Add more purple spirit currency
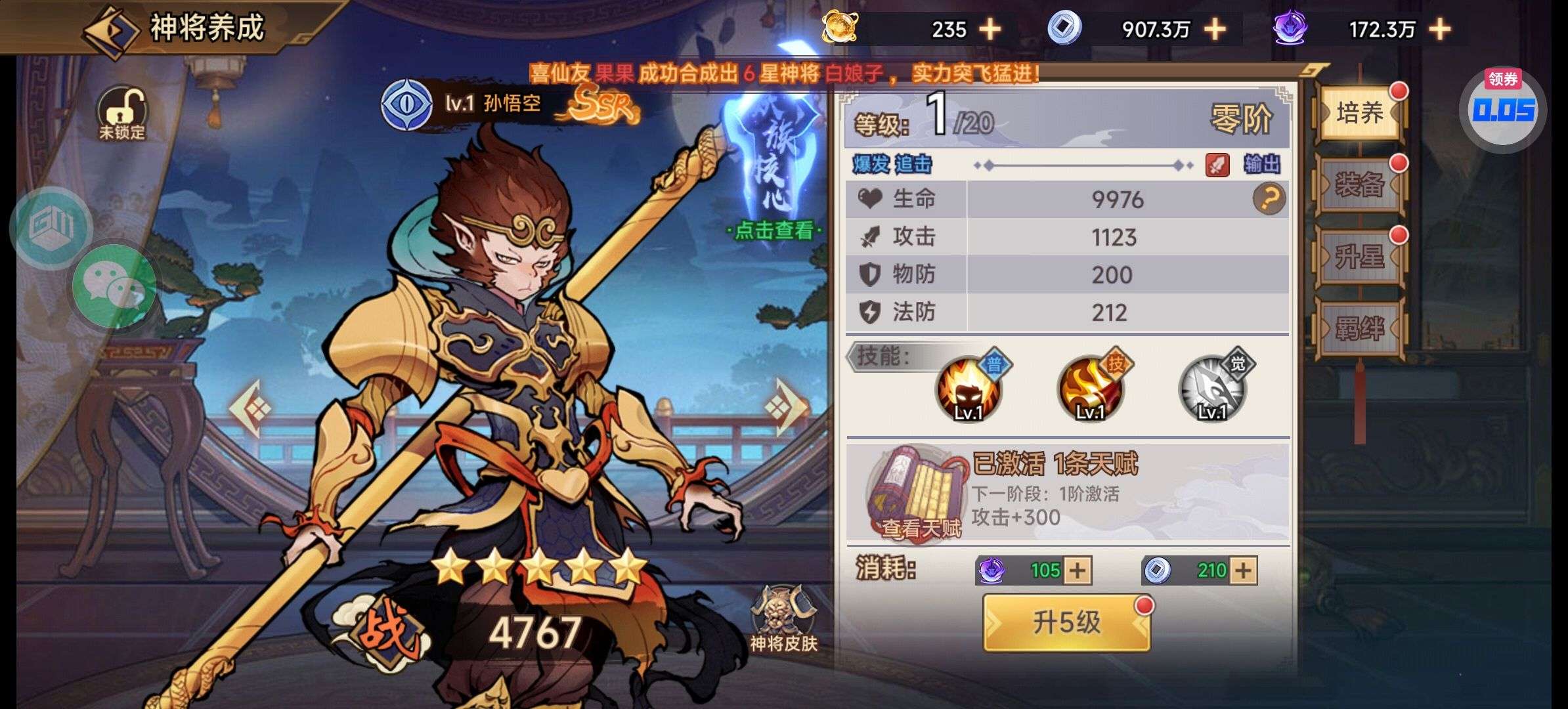 pyautogui.click(x=1439, y=30)
